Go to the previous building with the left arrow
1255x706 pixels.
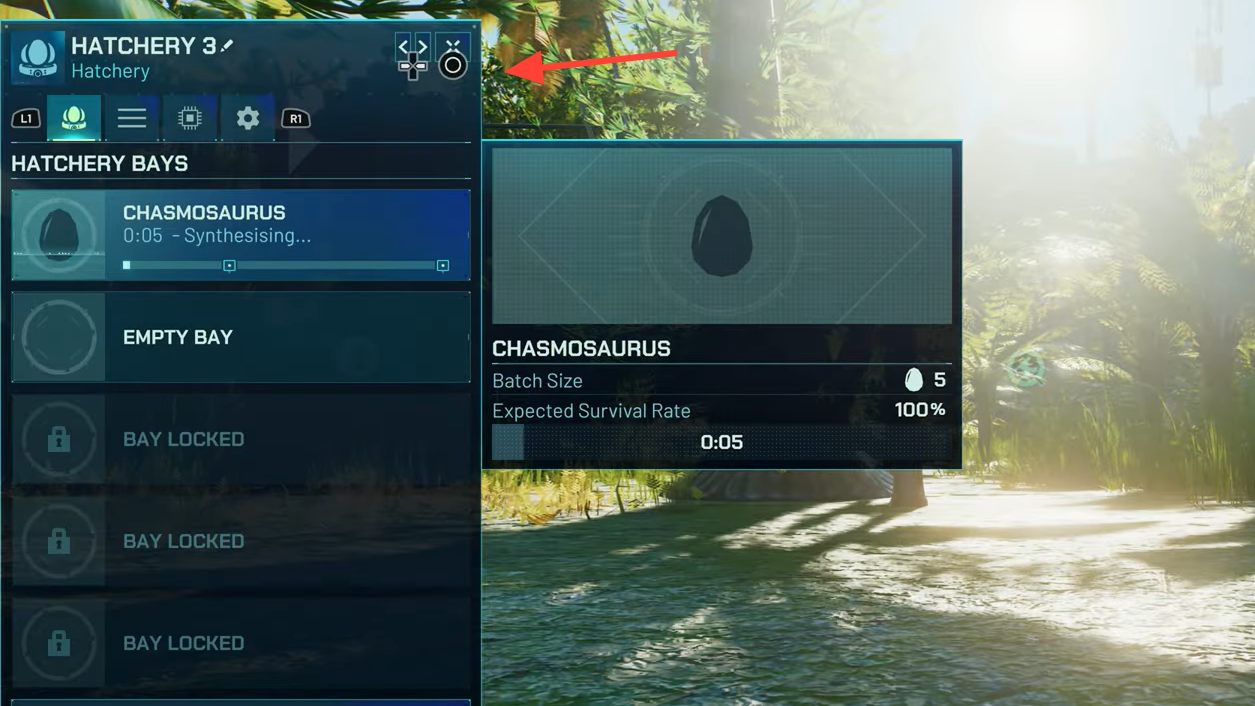pos(403,46)
